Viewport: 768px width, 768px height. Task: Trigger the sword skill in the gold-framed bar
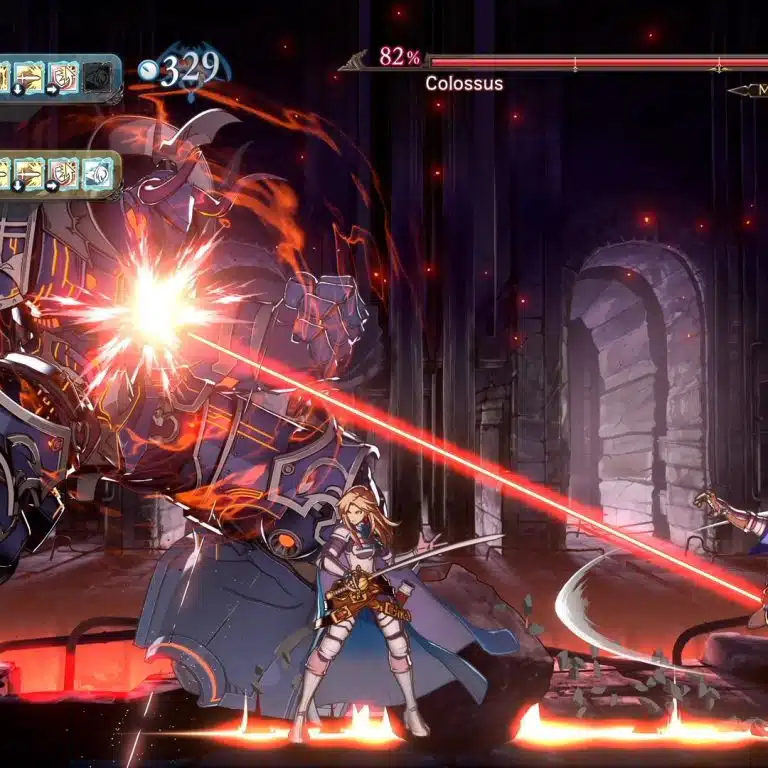pos(28,173)
